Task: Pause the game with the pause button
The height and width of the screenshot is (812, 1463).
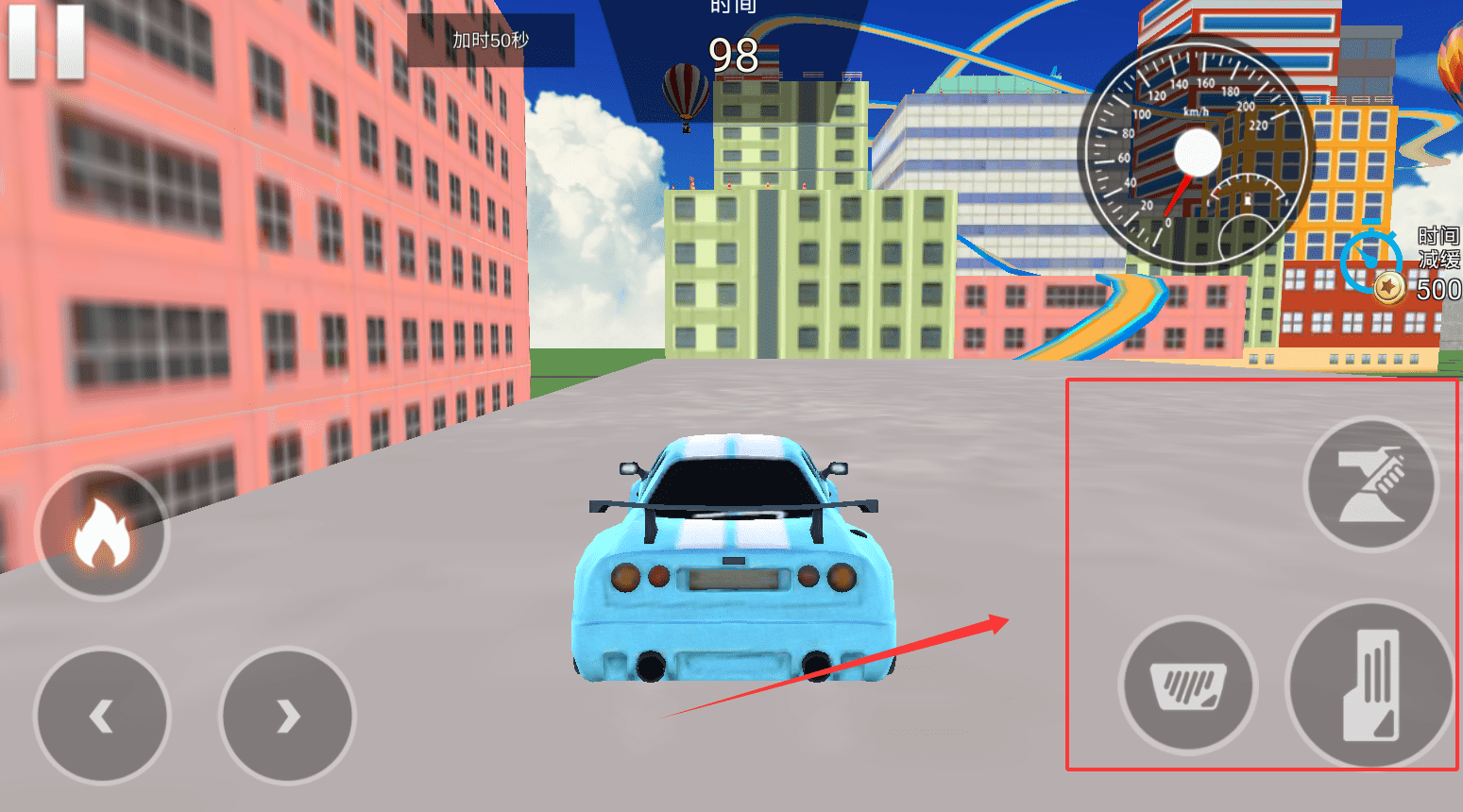Action: tap(46, 42)
